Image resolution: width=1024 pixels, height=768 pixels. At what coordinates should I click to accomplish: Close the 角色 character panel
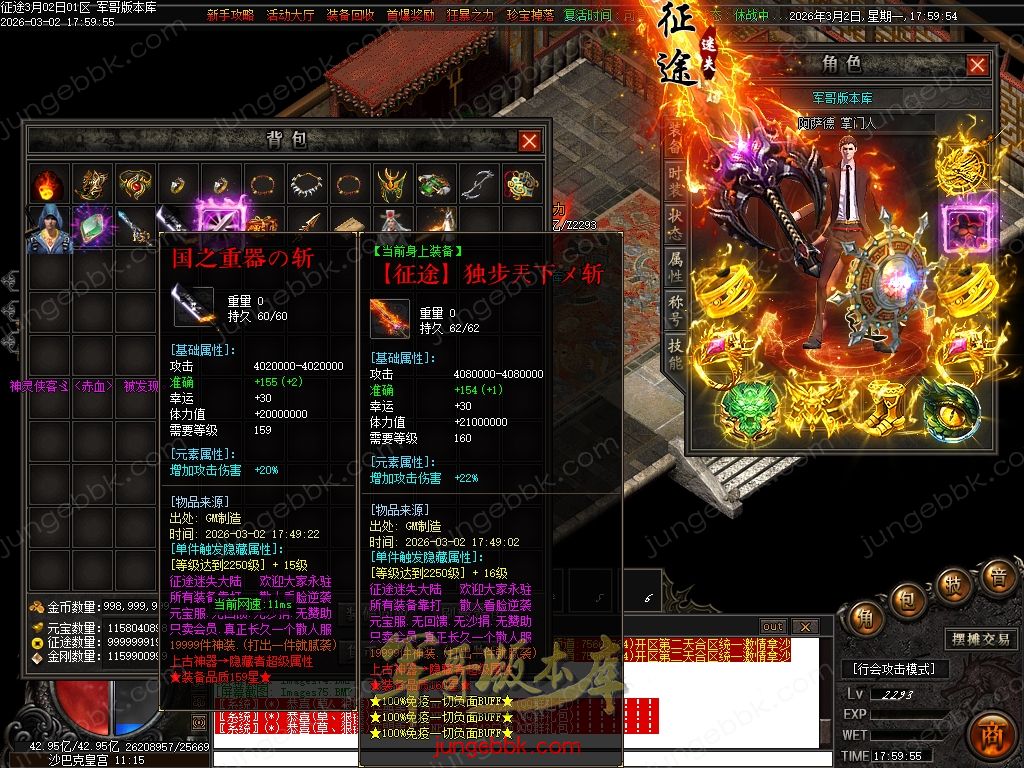click(977, 65)
